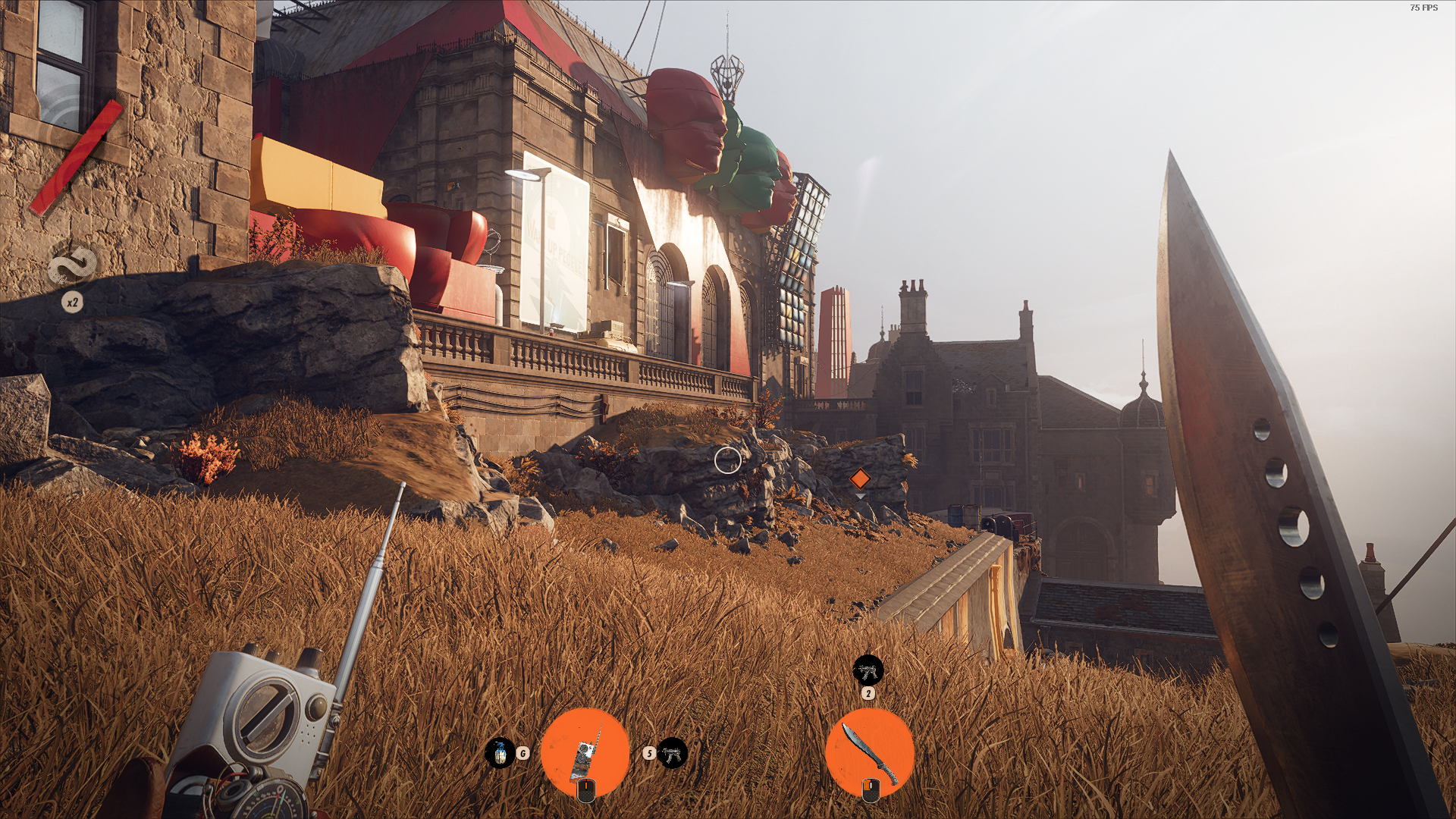Switch to the submachine gun labeled 2

868,670
